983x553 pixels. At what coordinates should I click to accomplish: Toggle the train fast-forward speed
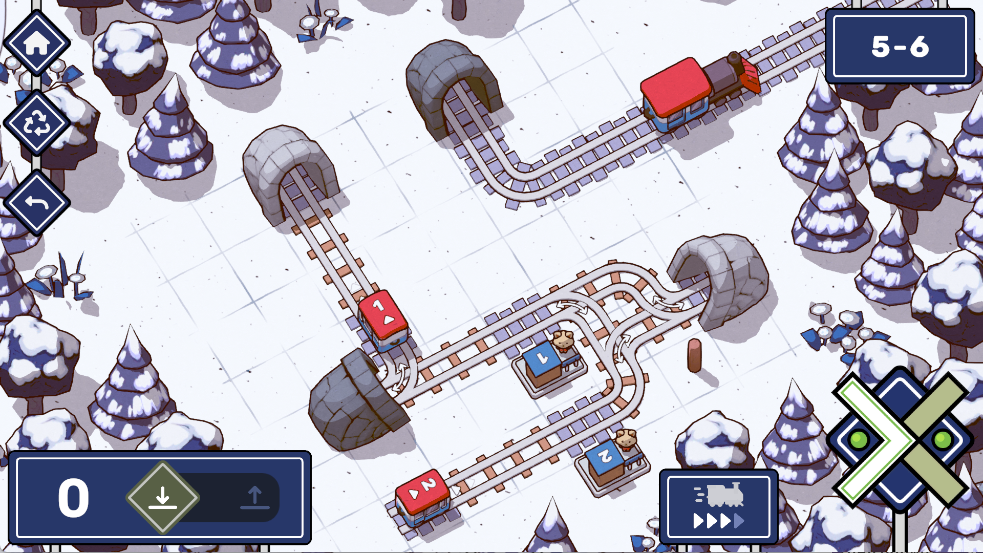point(718,505)
